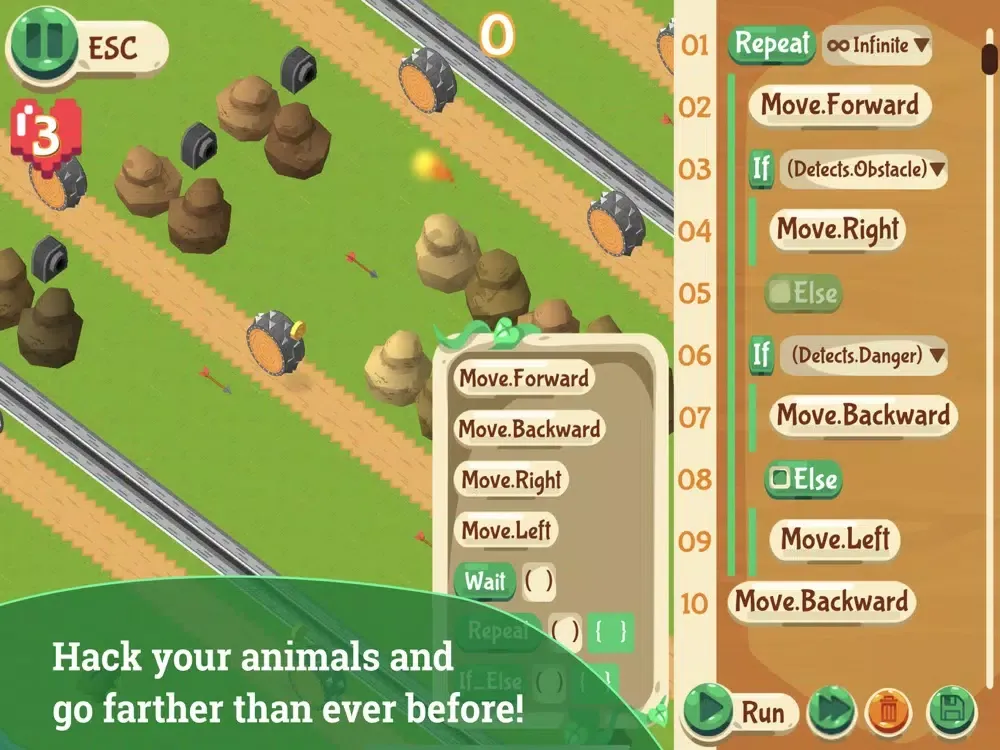
Task: Select the Move.Backward block on line 10
Action: click(821, 602)
